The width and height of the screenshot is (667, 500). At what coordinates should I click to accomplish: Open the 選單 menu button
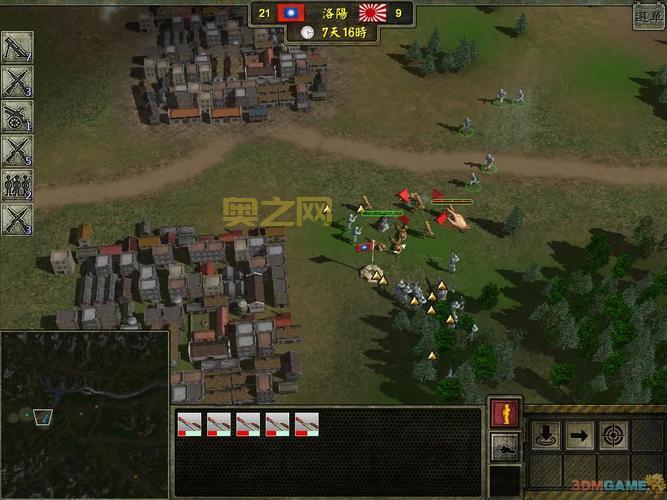(x=648, y=16)
